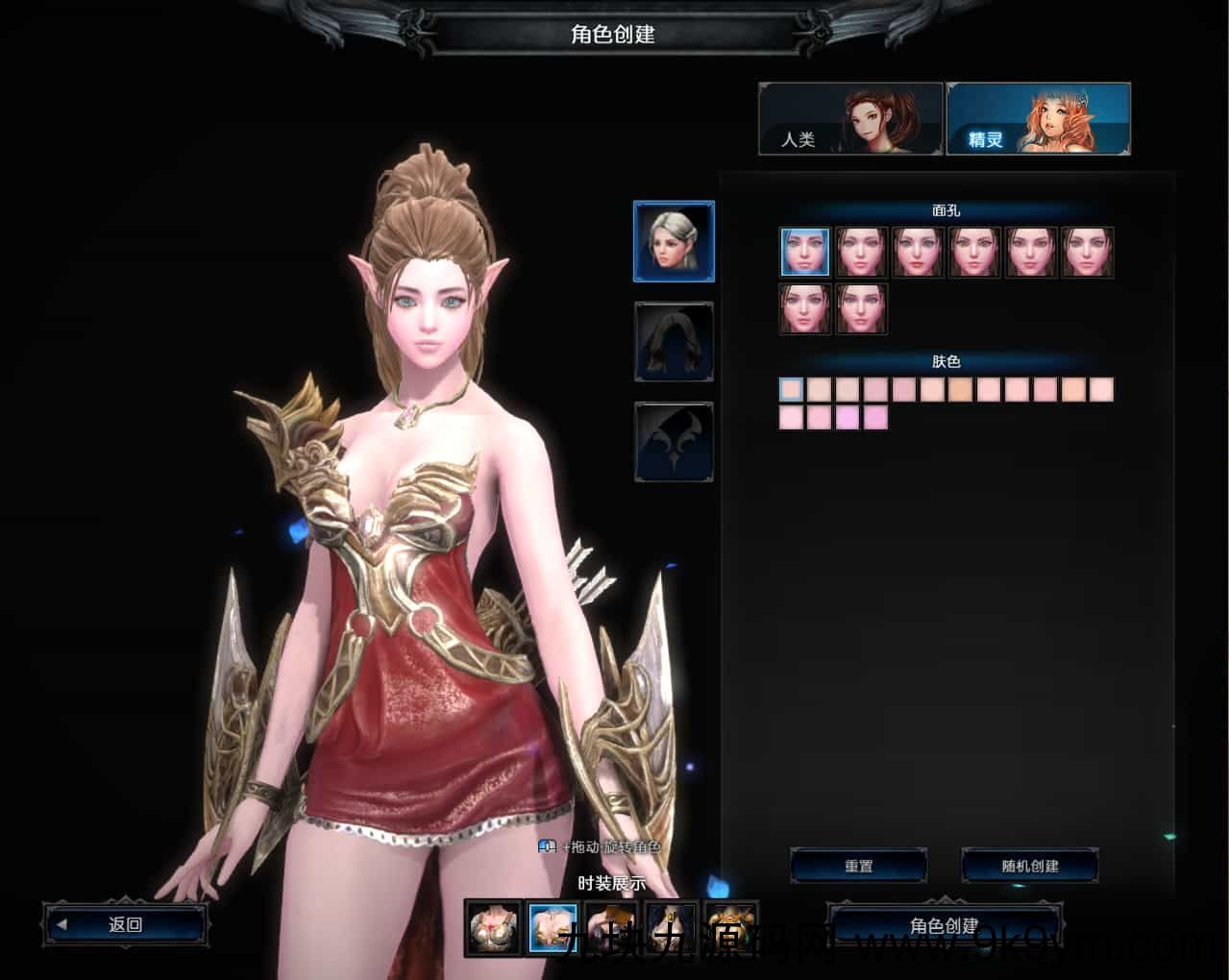
Task: Open the dark emblem customization category icon
Action: coord(674,442)
